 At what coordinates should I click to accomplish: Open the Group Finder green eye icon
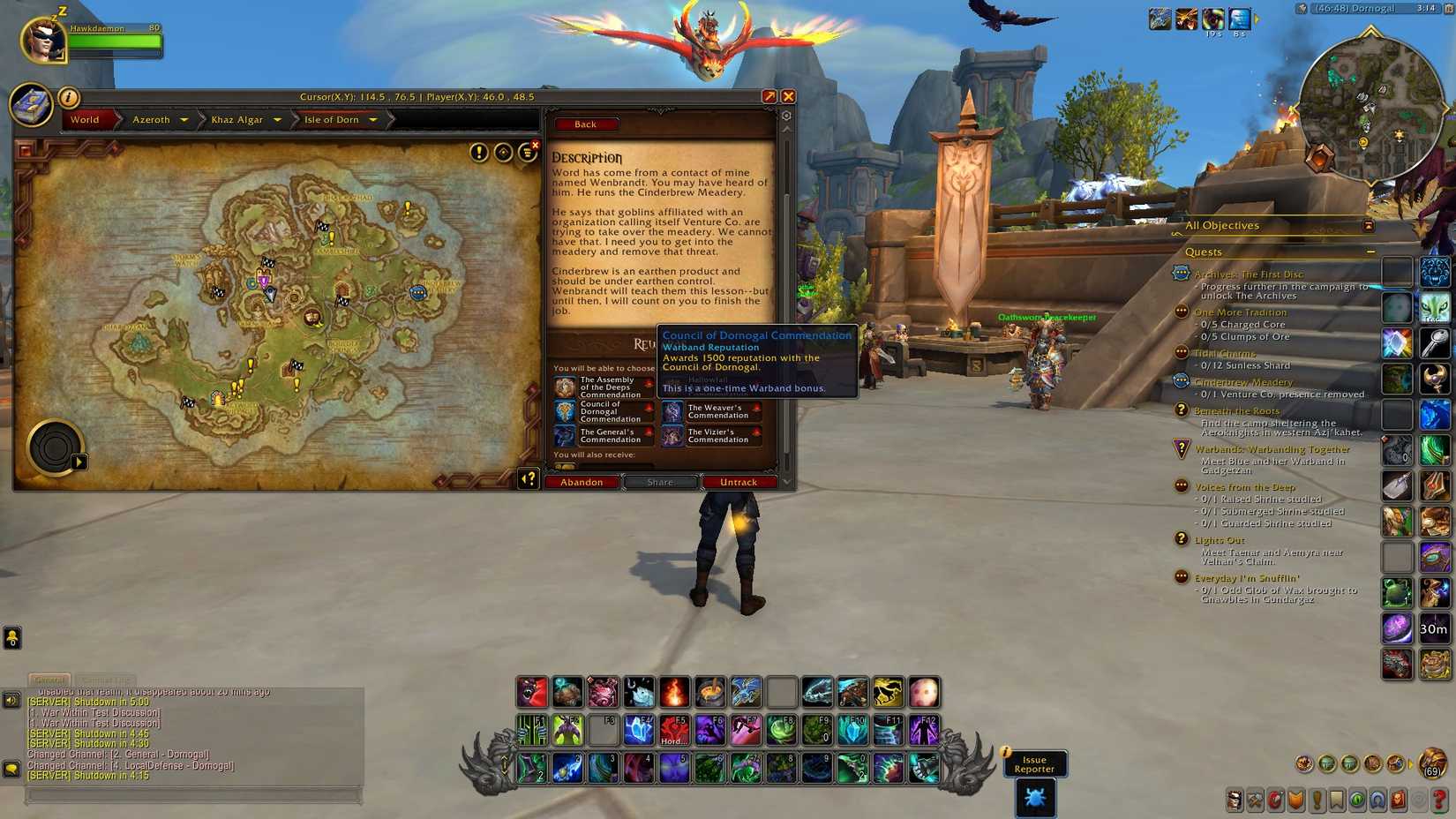tap(1358, 800)
